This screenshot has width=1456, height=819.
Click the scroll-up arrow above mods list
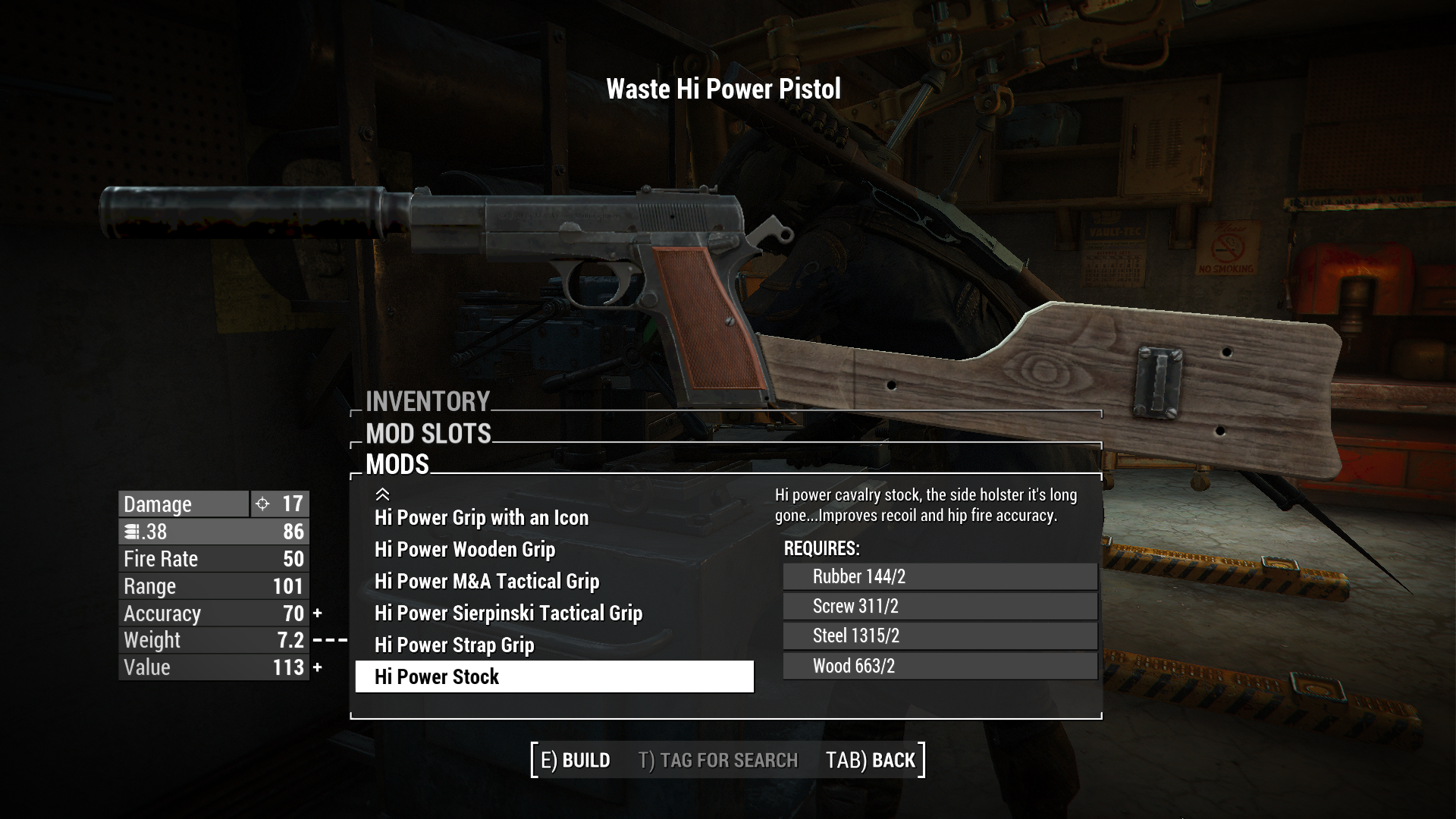382,494
